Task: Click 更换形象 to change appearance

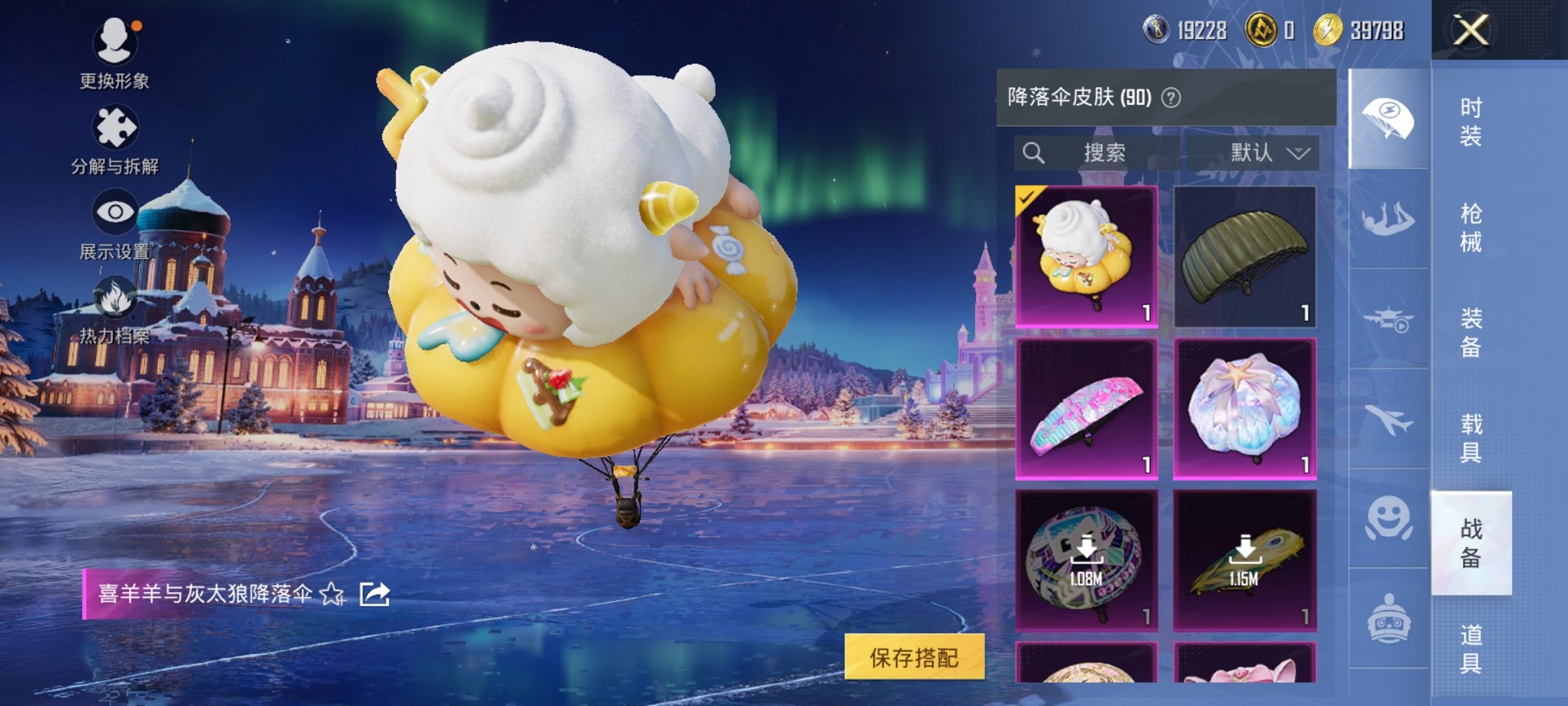Action: (115, 42)
